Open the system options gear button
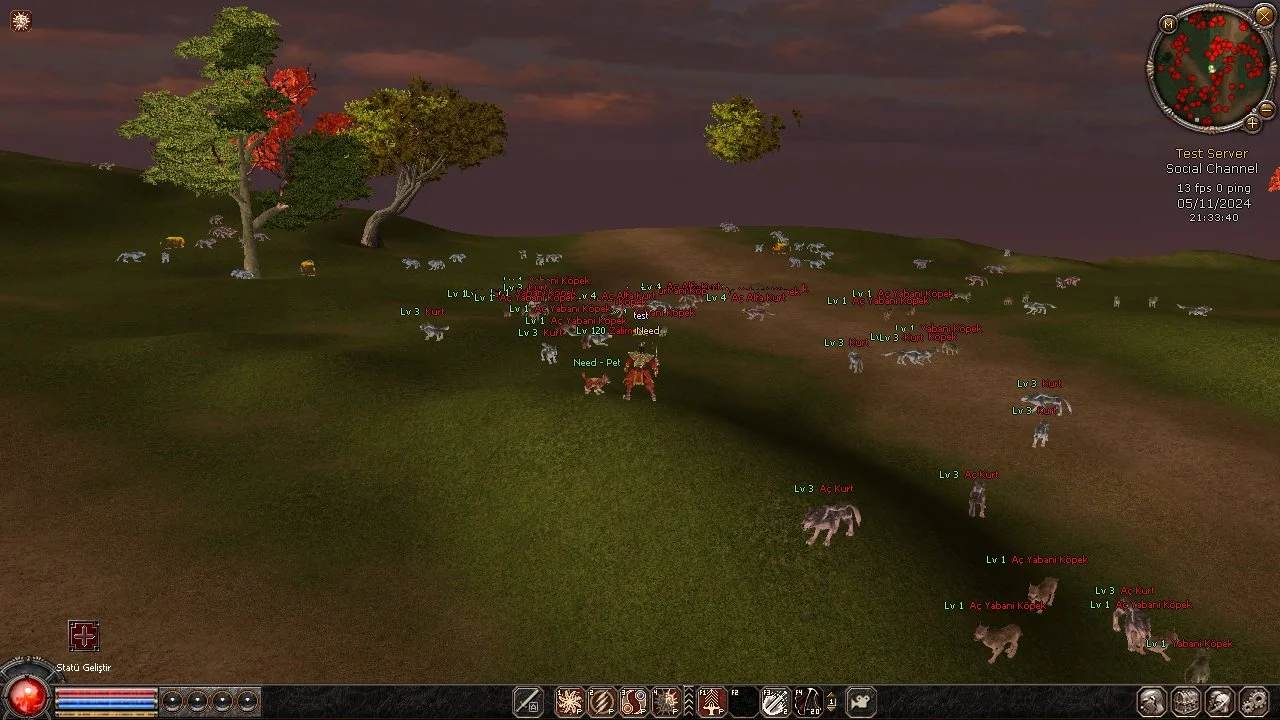 point(1253,701)
